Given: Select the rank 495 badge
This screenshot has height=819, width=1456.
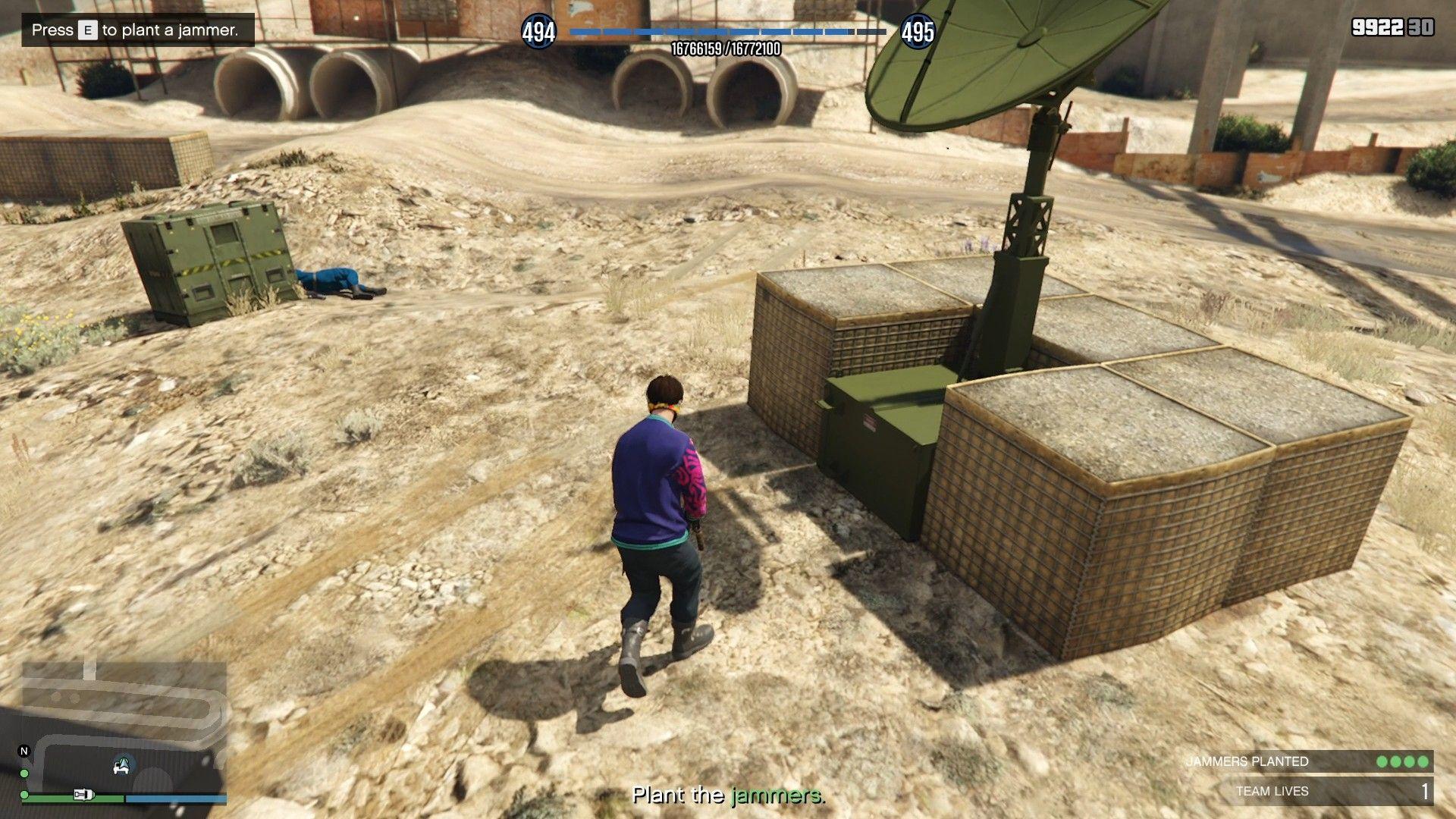Looking at the screenshot, I should click(x=918, y=33).
